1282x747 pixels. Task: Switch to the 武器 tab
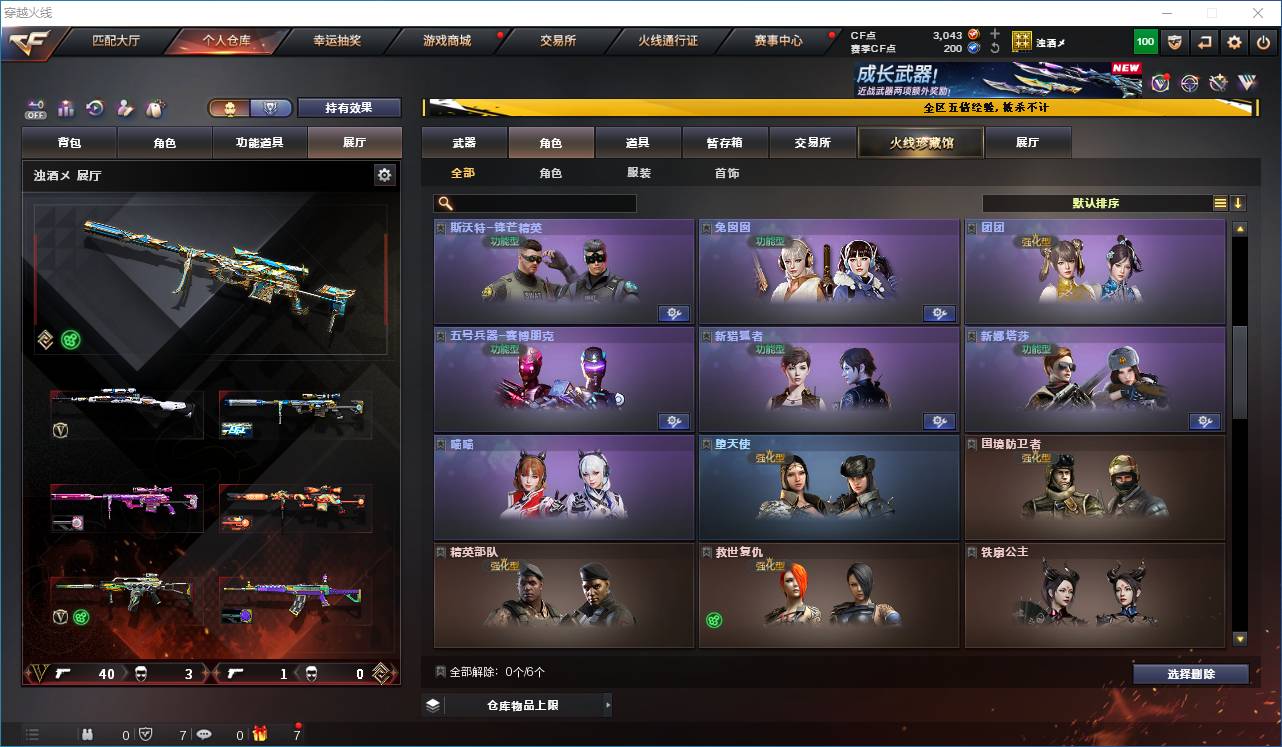click(465, 142)
